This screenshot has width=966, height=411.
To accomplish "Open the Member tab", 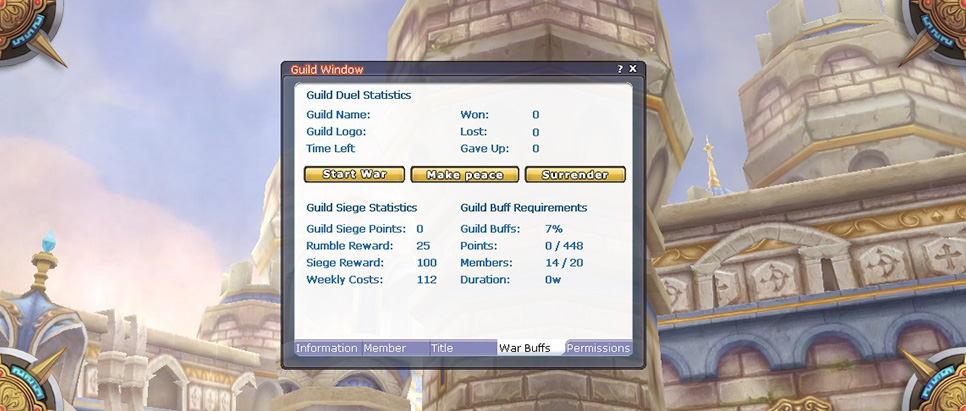I will pos(385,348).
